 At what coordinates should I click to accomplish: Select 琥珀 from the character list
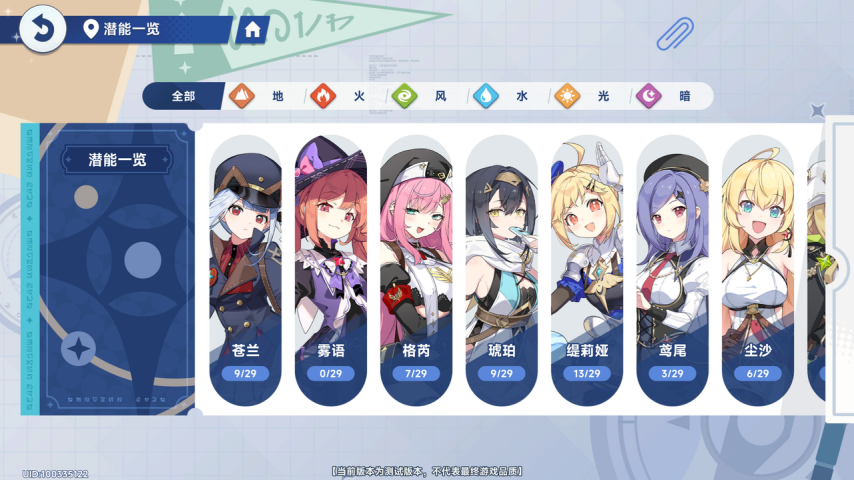(x=502, y=270)
